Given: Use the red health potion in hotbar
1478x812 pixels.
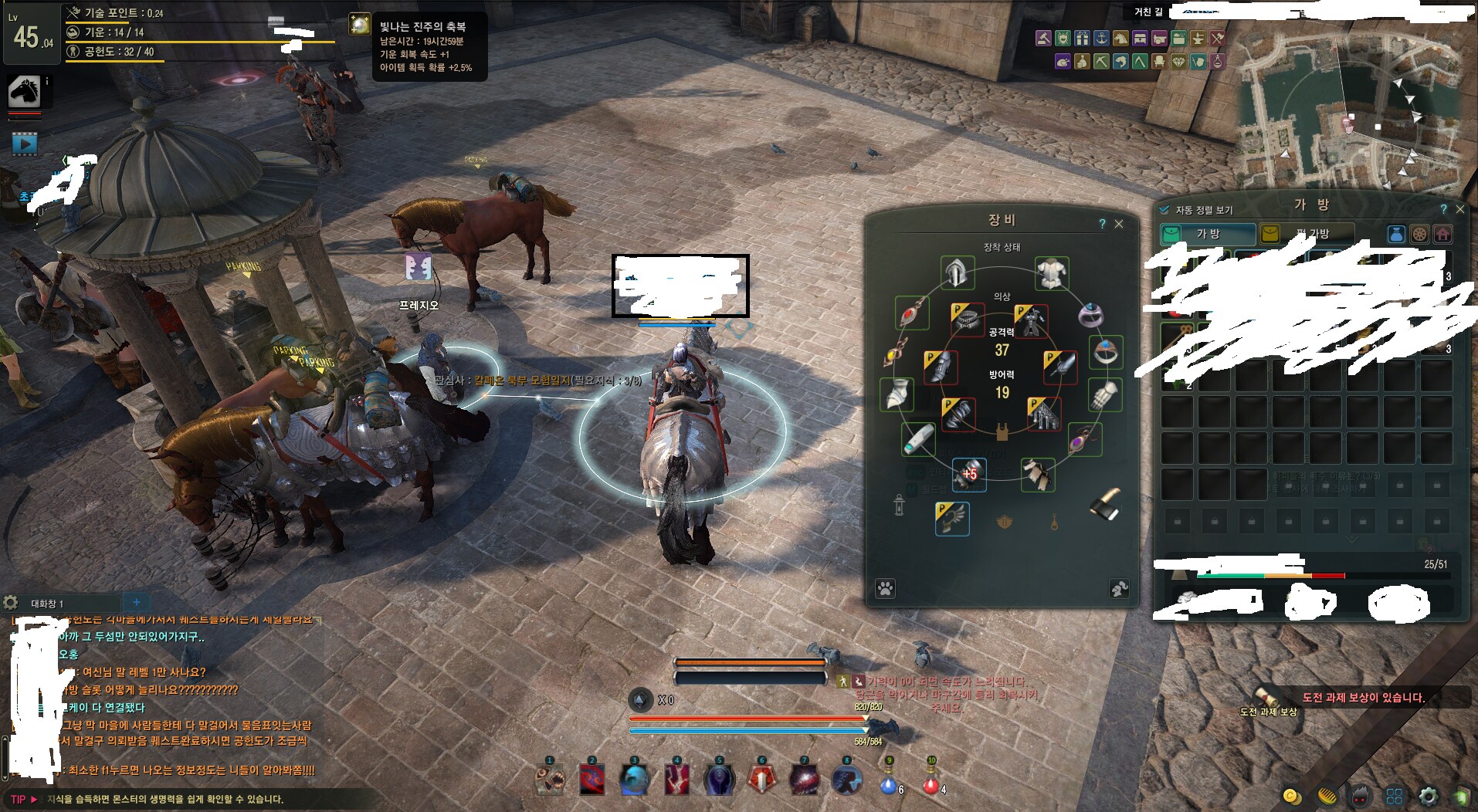Looking at the screenshot, I should pyautogui.click(x=931, y=782).
